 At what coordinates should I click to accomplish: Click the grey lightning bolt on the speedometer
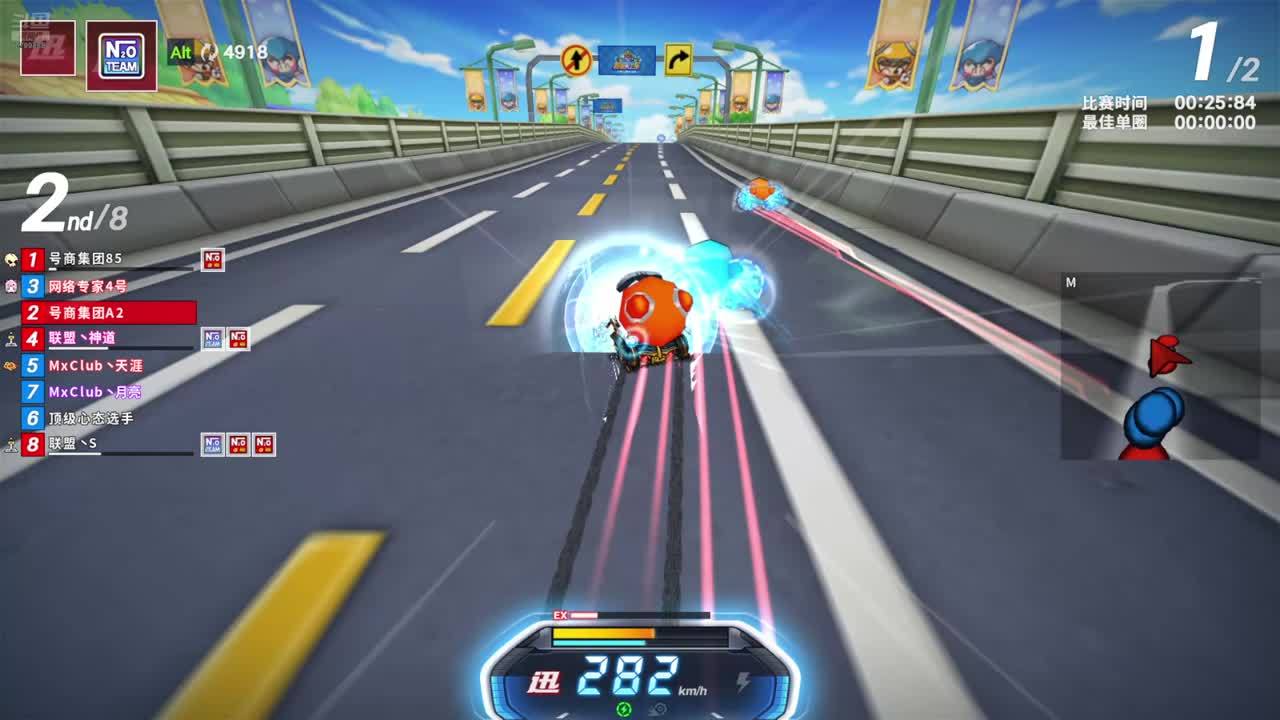(x=743, y=682)
